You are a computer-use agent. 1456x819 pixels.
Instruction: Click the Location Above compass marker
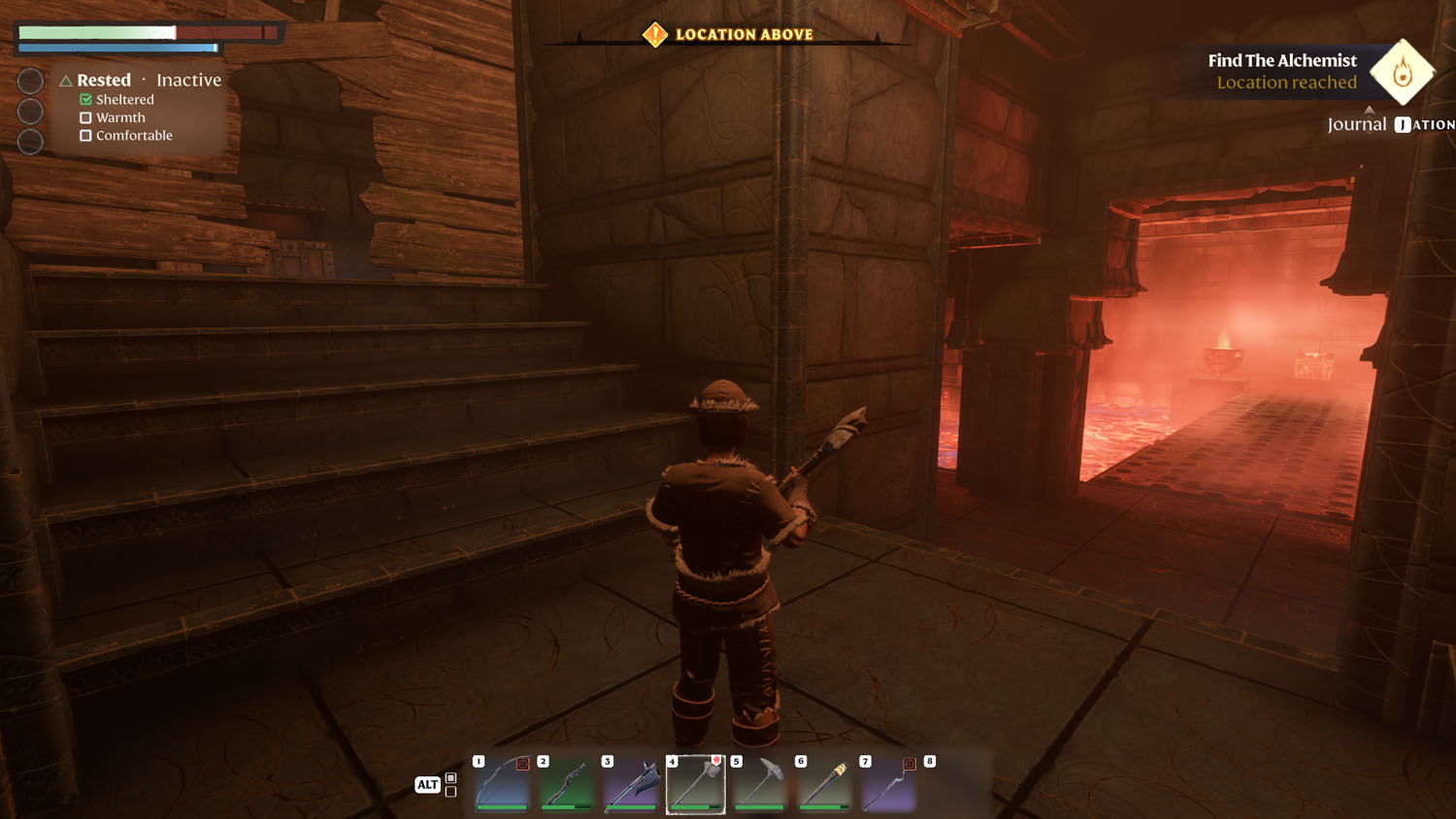coord(655,35)
